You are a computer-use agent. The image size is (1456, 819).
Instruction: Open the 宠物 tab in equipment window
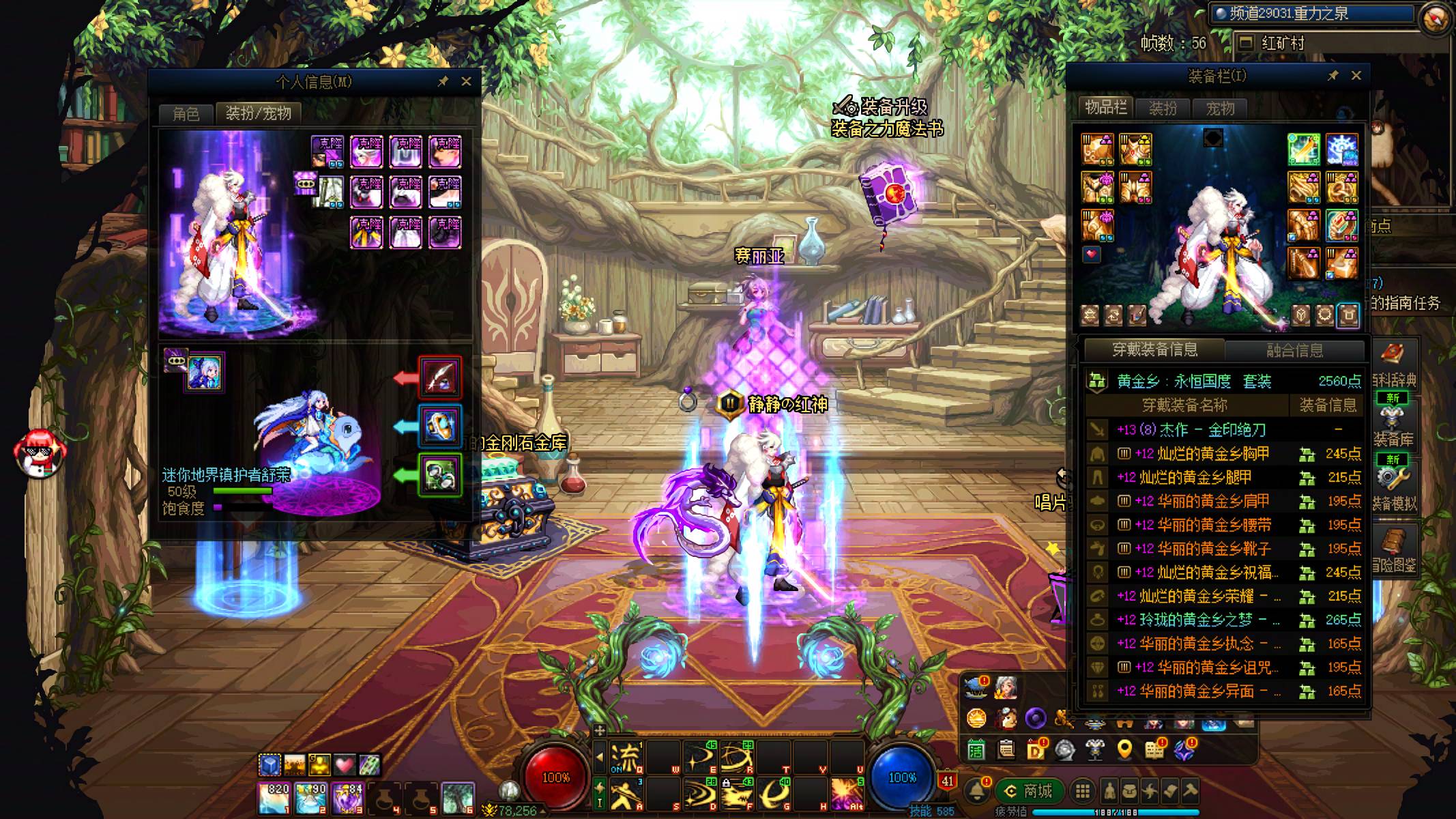pos(1219,109)
